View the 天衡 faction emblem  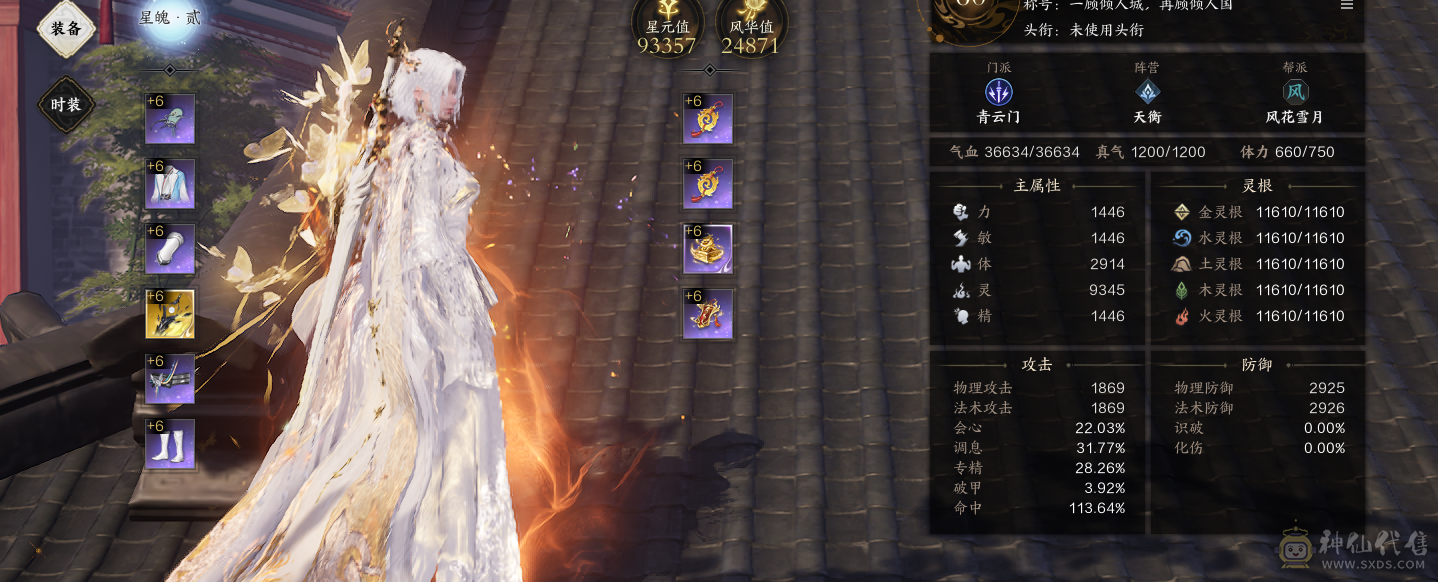(x=1147, y=92)
